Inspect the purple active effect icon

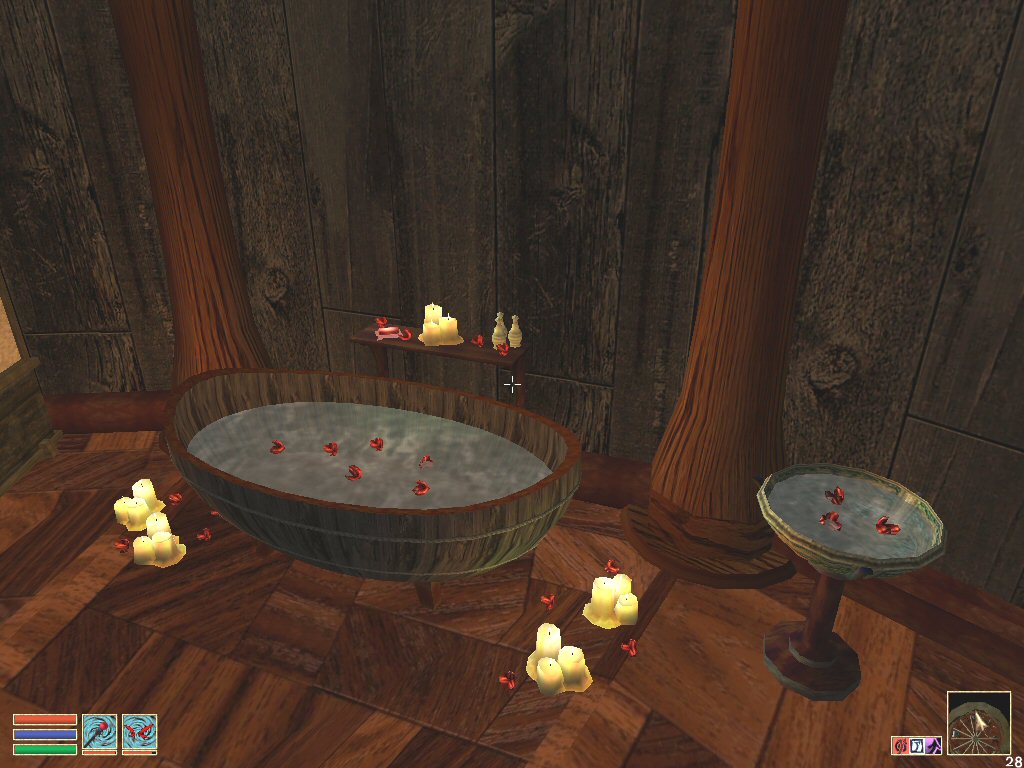pyautogui.click(x=932, y=745)
